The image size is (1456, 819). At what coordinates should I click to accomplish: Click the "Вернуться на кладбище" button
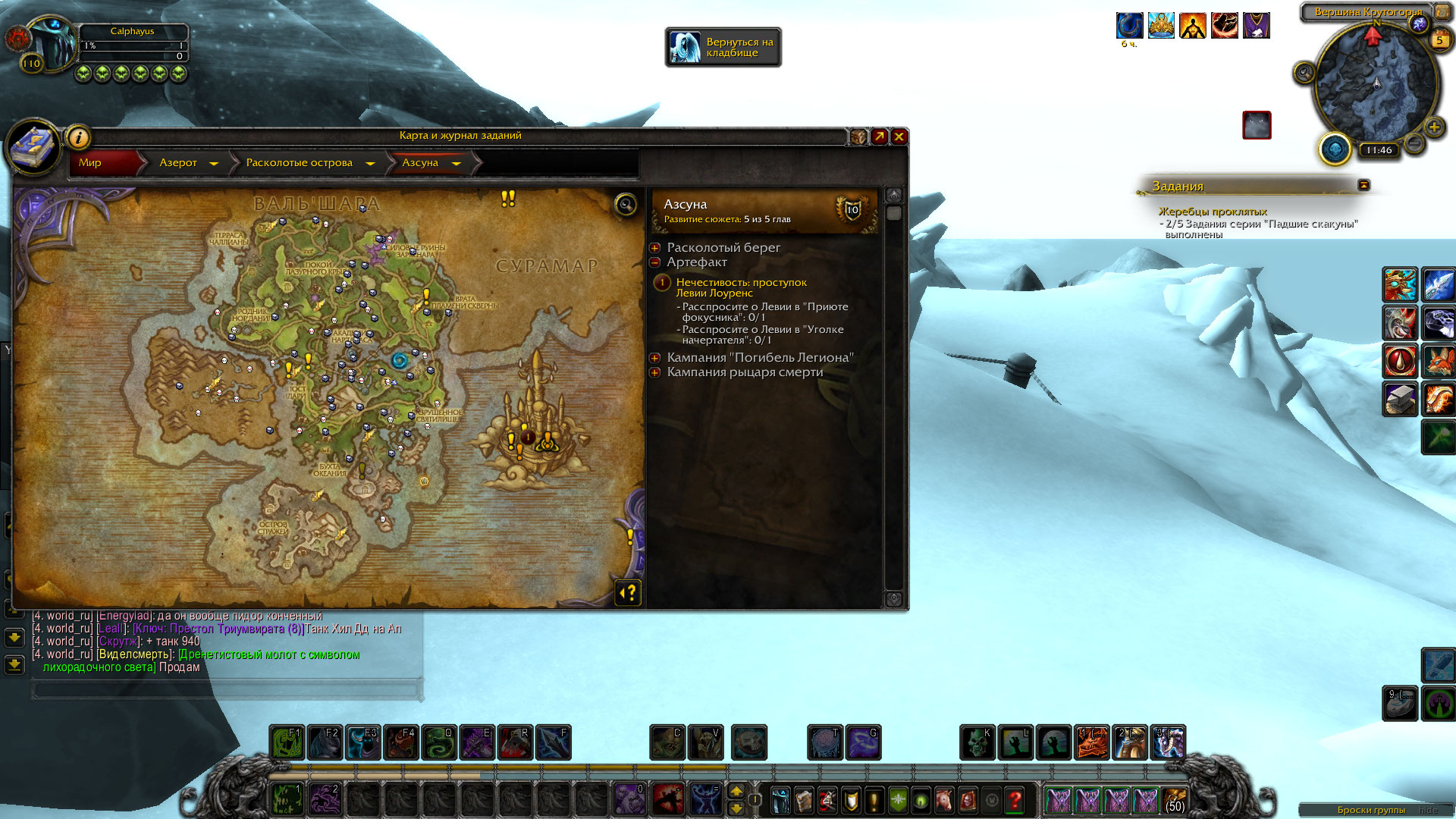point(723,47)
